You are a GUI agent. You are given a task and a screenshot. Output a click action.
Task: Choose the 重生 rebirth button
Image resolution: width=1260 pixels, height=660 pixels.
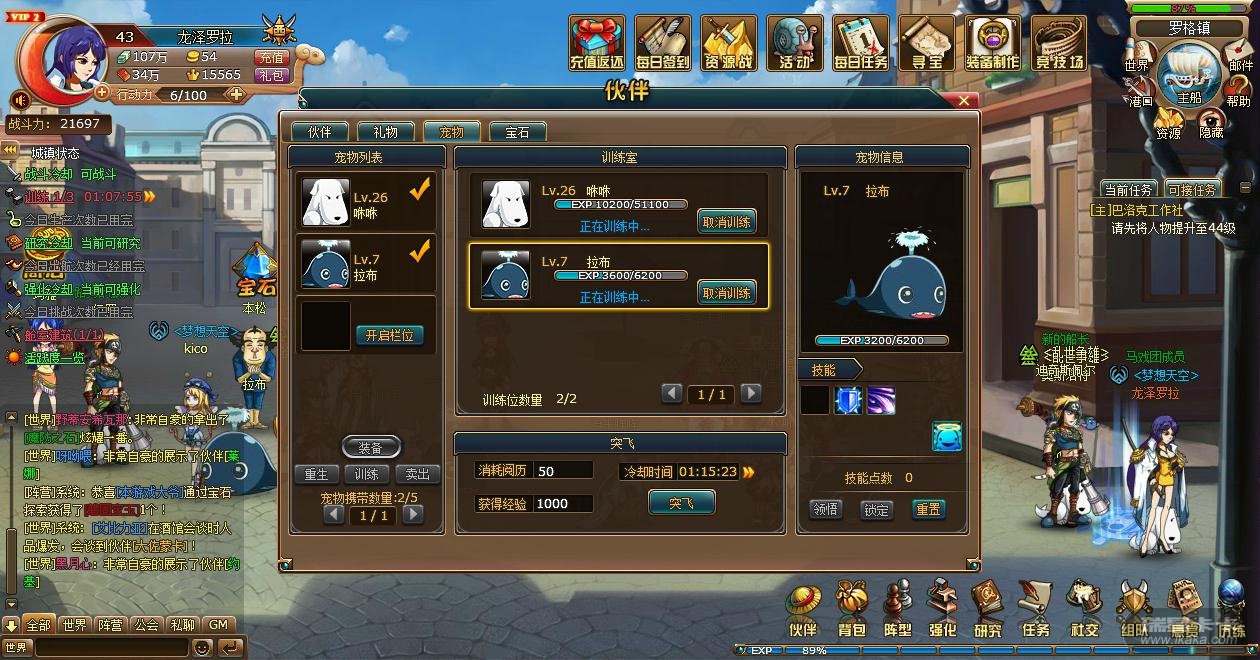[317, 474]
